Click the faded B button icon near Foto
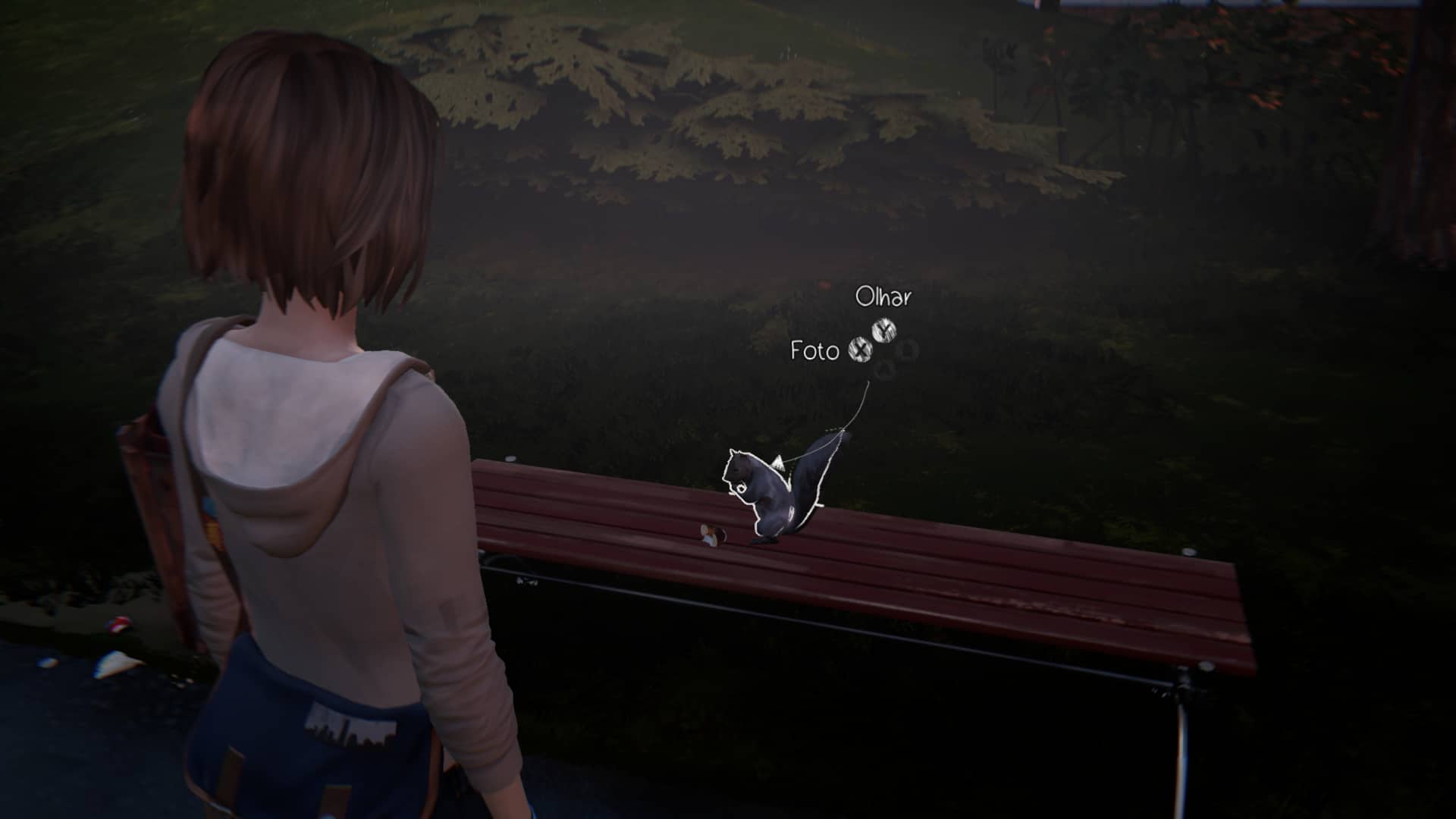 908,349
